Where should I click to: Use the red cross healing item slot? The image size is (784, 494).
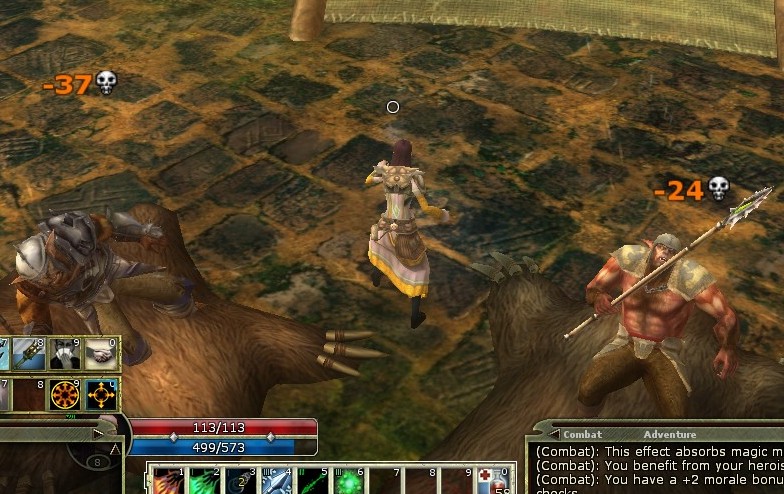[492, 481]
